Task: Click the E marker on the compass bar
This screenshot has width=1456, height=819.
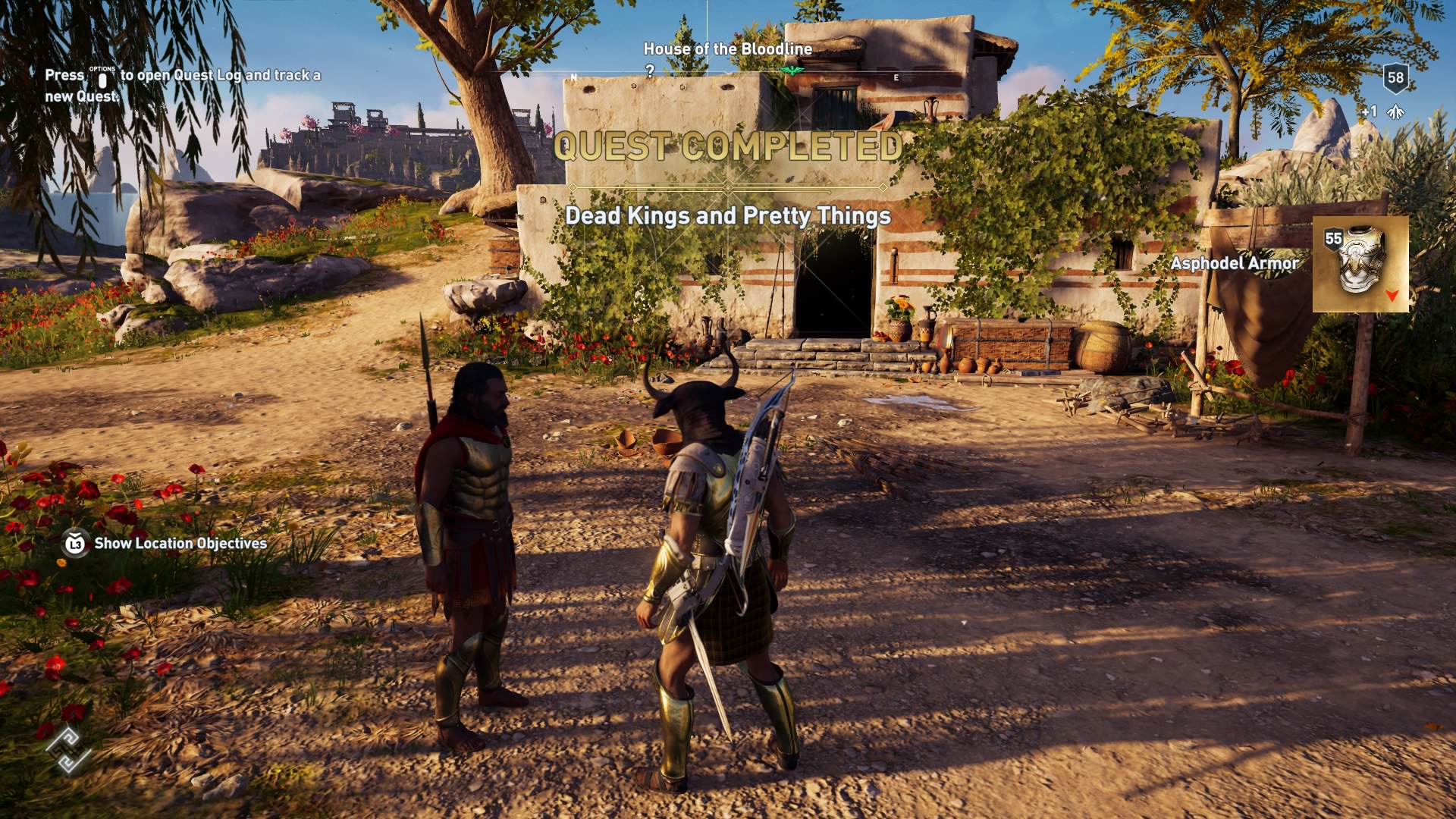Action: tap(896, 76)
